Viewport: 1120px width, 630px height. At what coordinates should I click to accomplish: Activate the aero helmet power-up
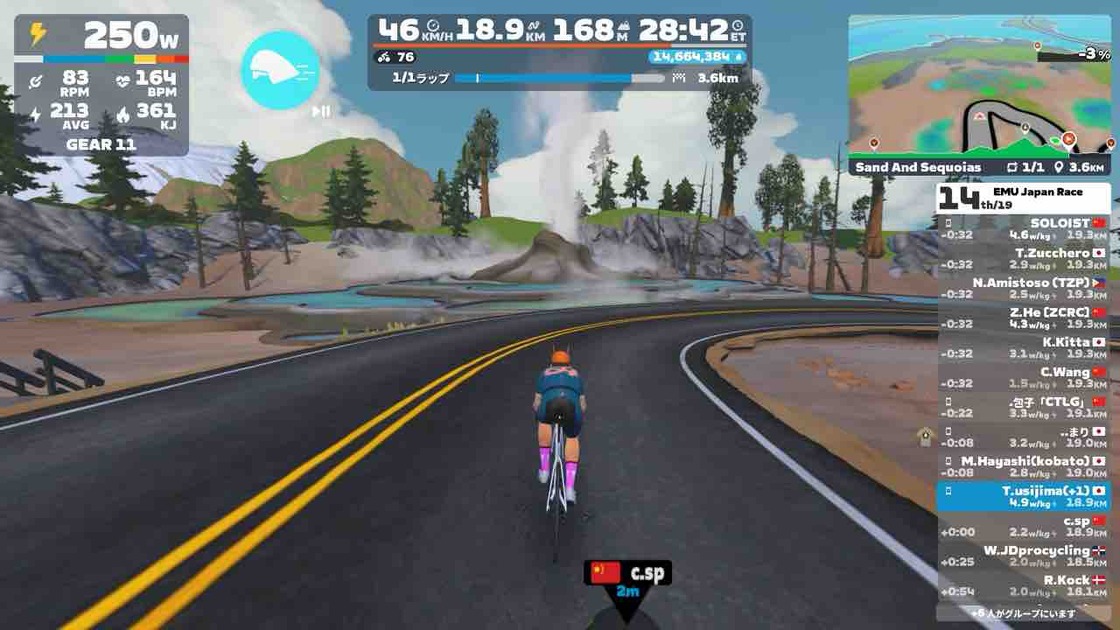280,70
